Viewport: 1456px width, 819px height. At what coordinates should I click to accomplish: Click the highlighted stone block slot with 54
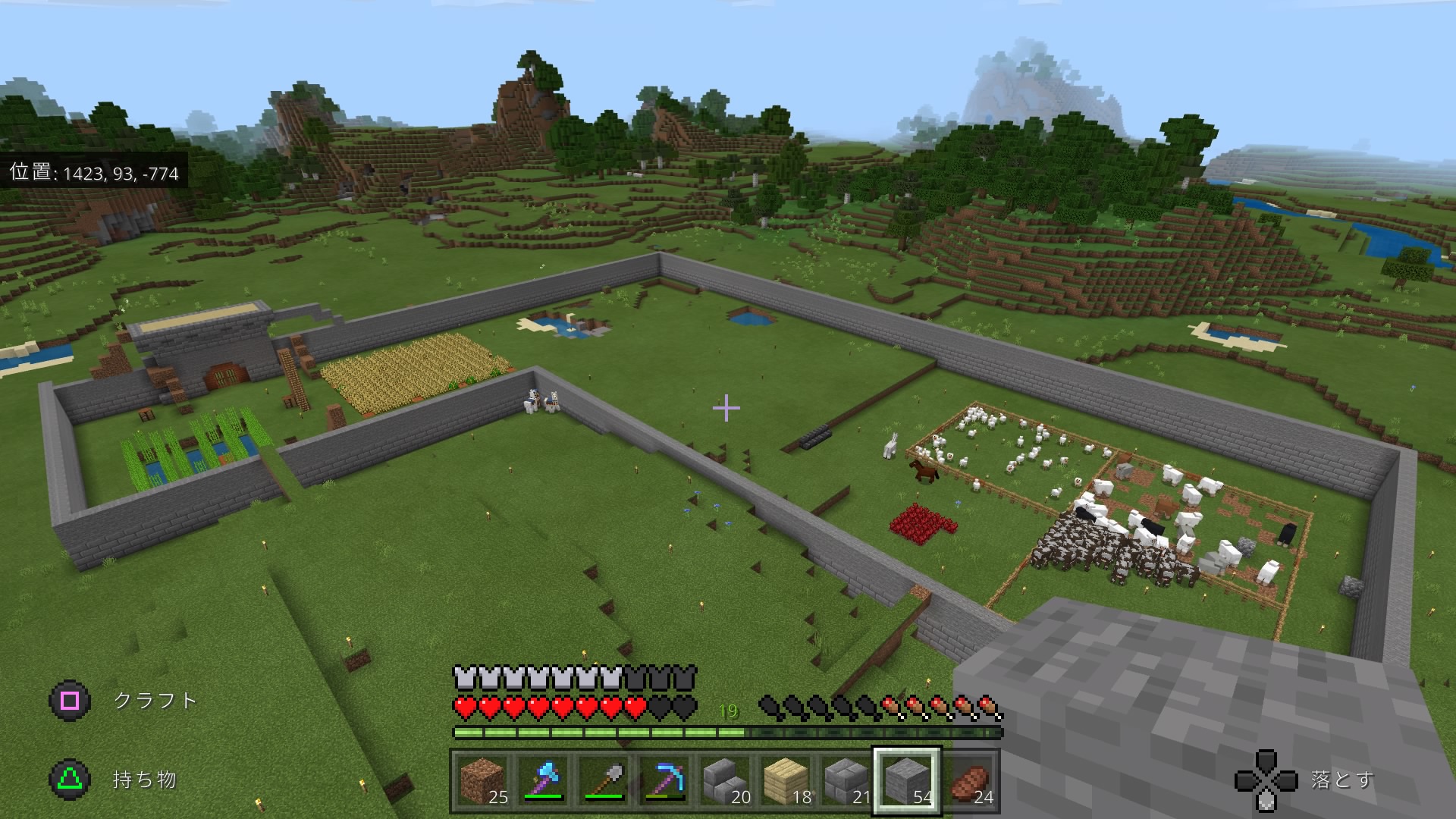(x=908, y=780)
